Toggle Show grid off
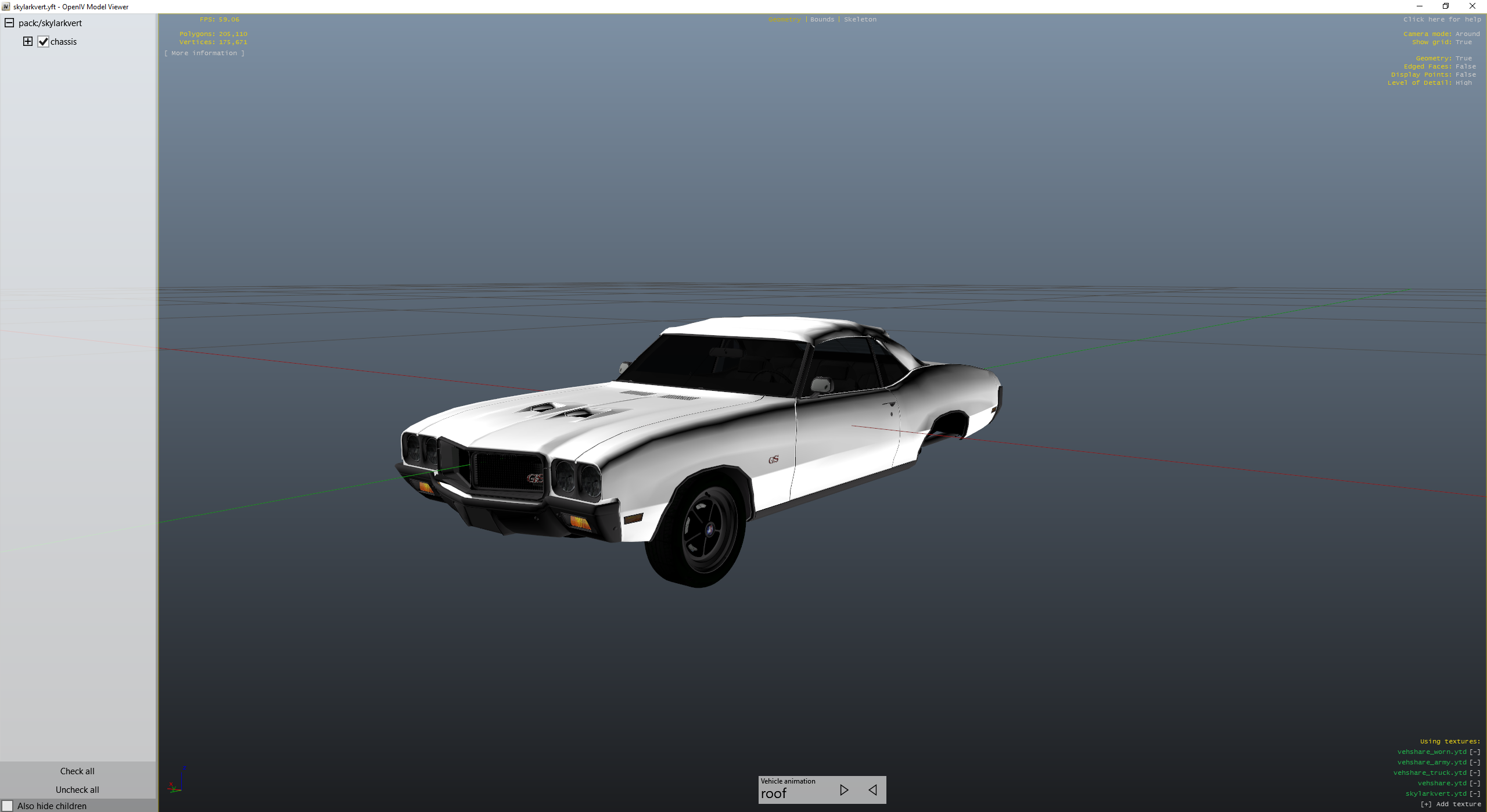 pos(1466,41)
